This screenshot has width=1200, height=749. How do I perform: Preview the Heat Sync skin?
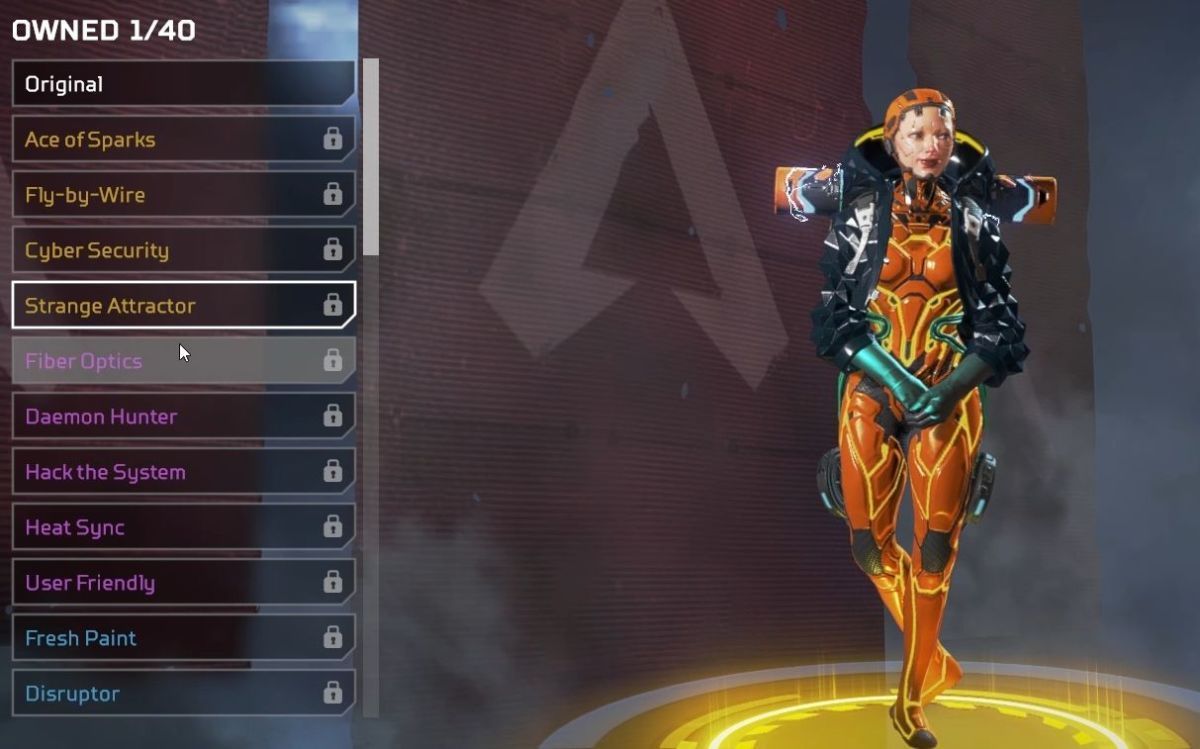183,527
